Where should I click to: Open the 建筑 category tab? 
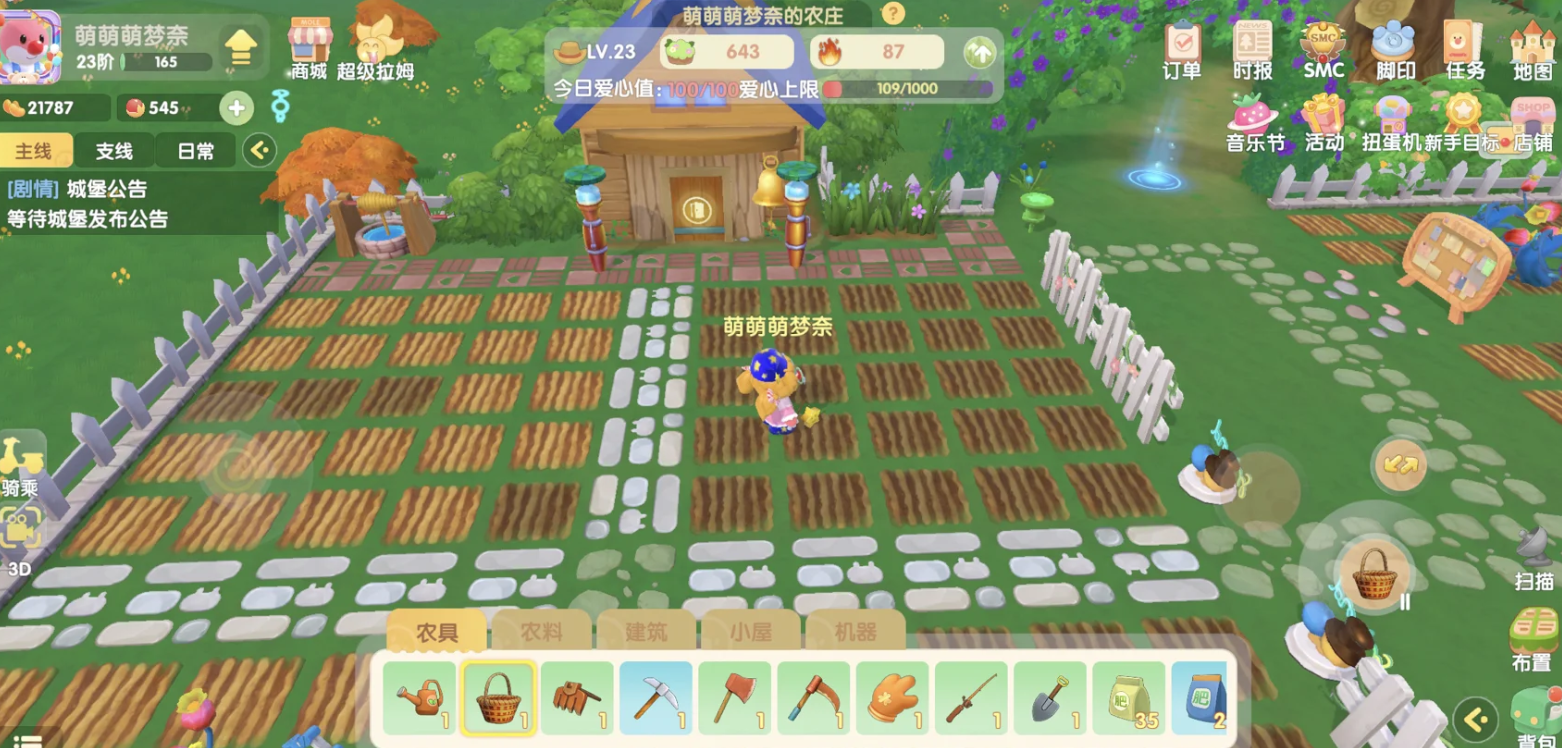pyautogui.click(x=646, y=632)
